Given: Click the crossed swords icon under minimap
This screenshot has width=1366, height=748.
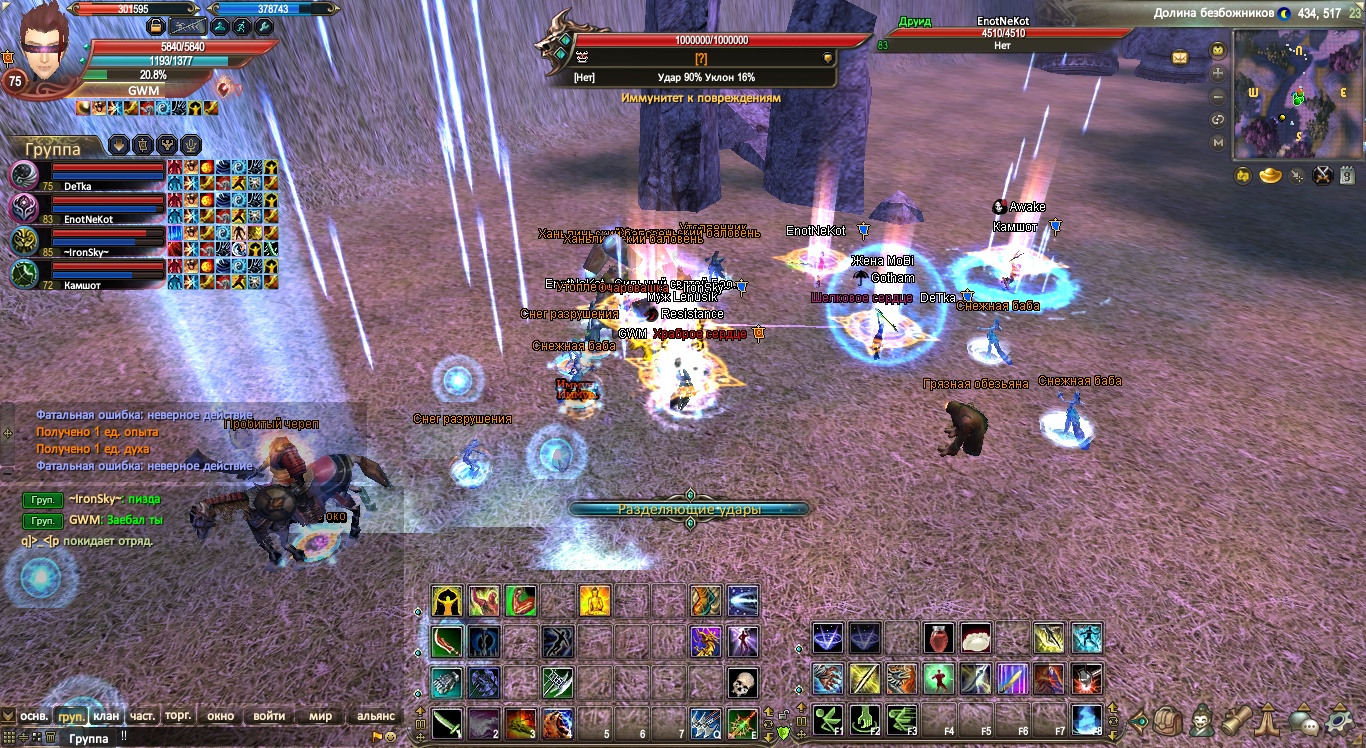Looking at the screenshot, I should pyautogui.click(x=1323, y=177).
